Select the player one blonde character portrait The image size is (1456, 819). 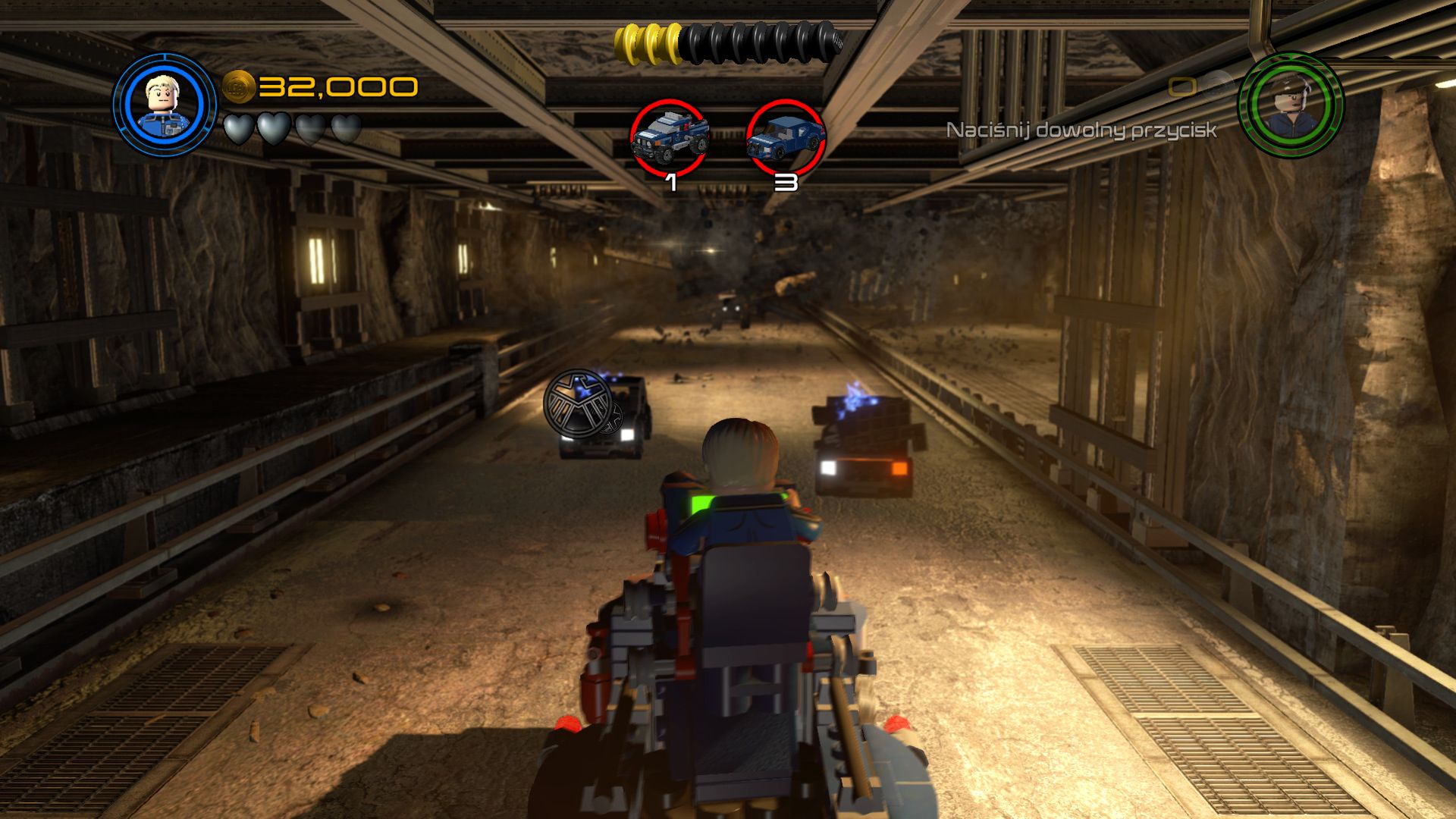click(165, 104)
